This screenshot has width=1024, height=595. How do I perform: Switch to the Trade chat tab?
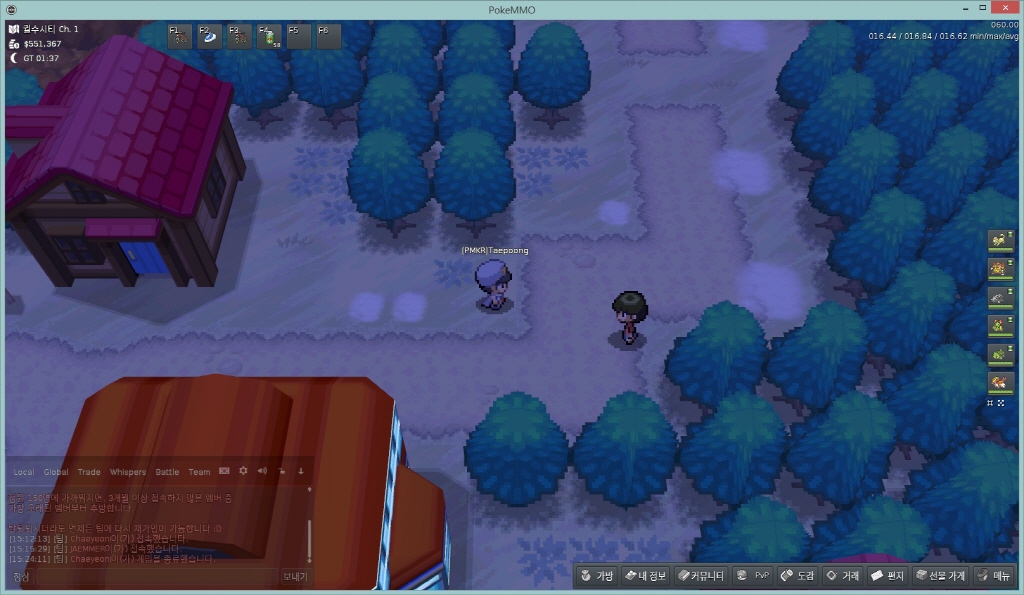pos(89,472)
